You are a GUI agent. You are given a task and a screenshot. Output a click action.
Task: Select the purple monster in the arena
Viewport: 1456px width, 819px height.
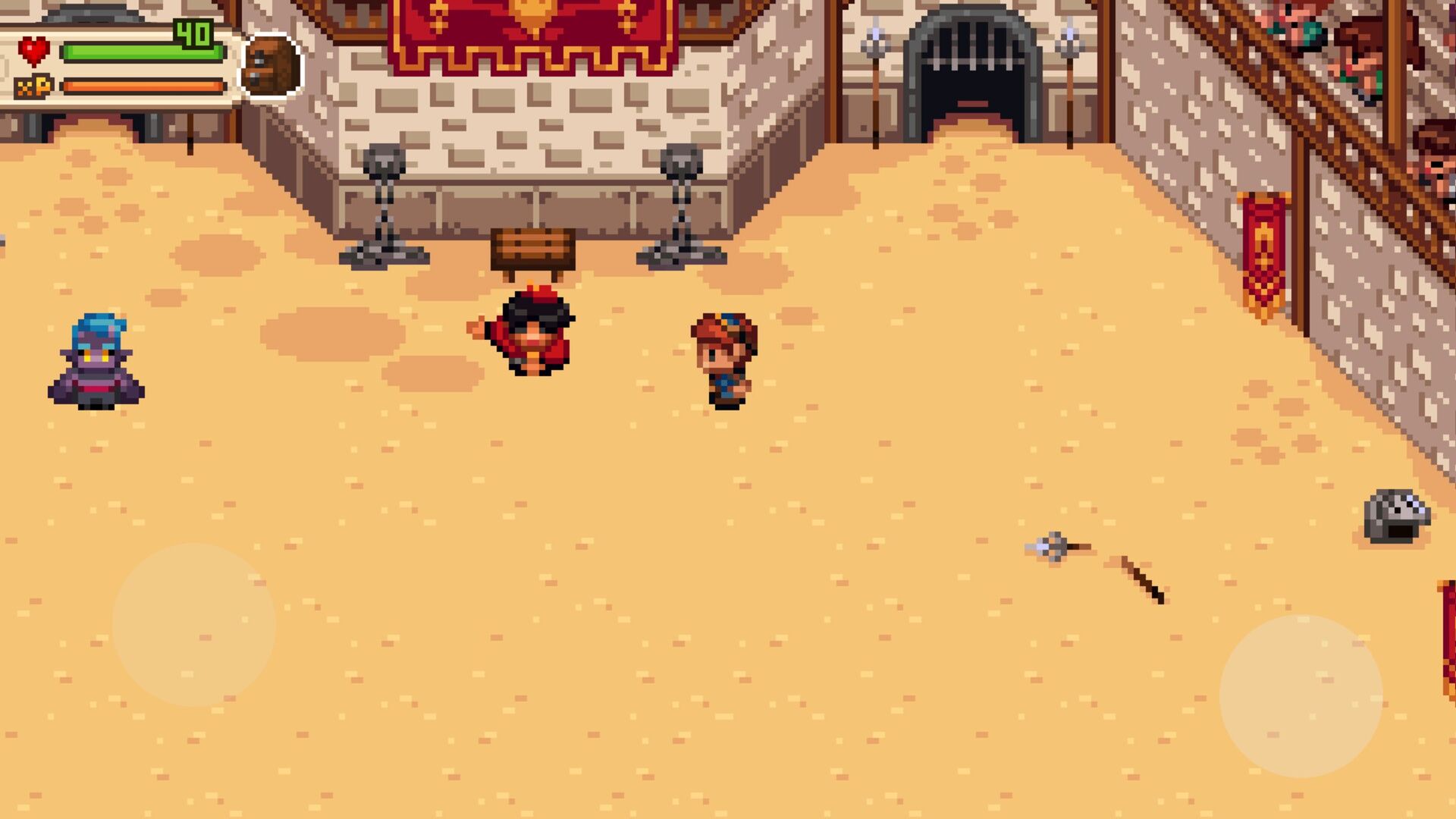(96, 360)
